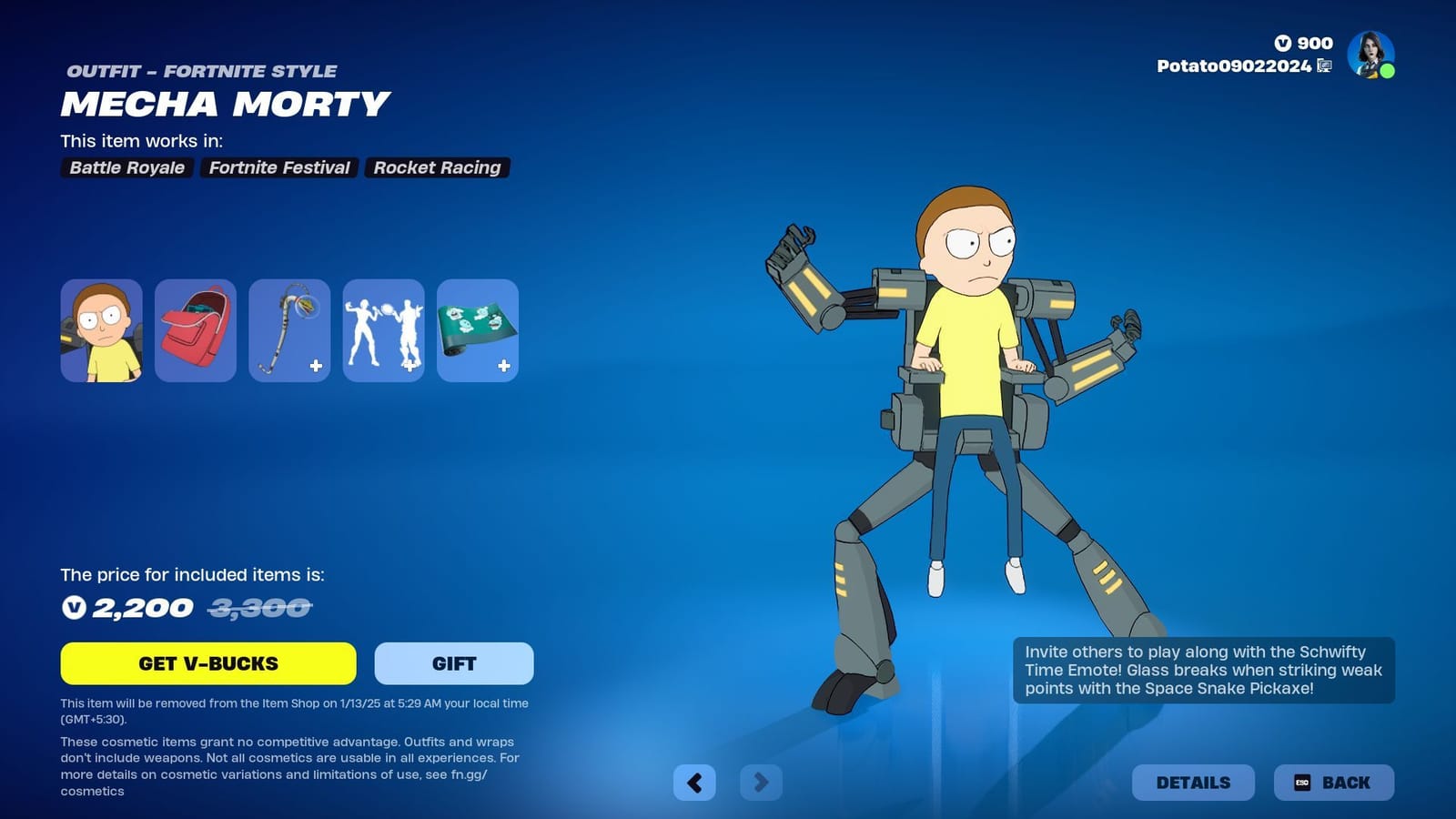Navigate to the previous shop item
1456x819 pixels.
[695, 783]
